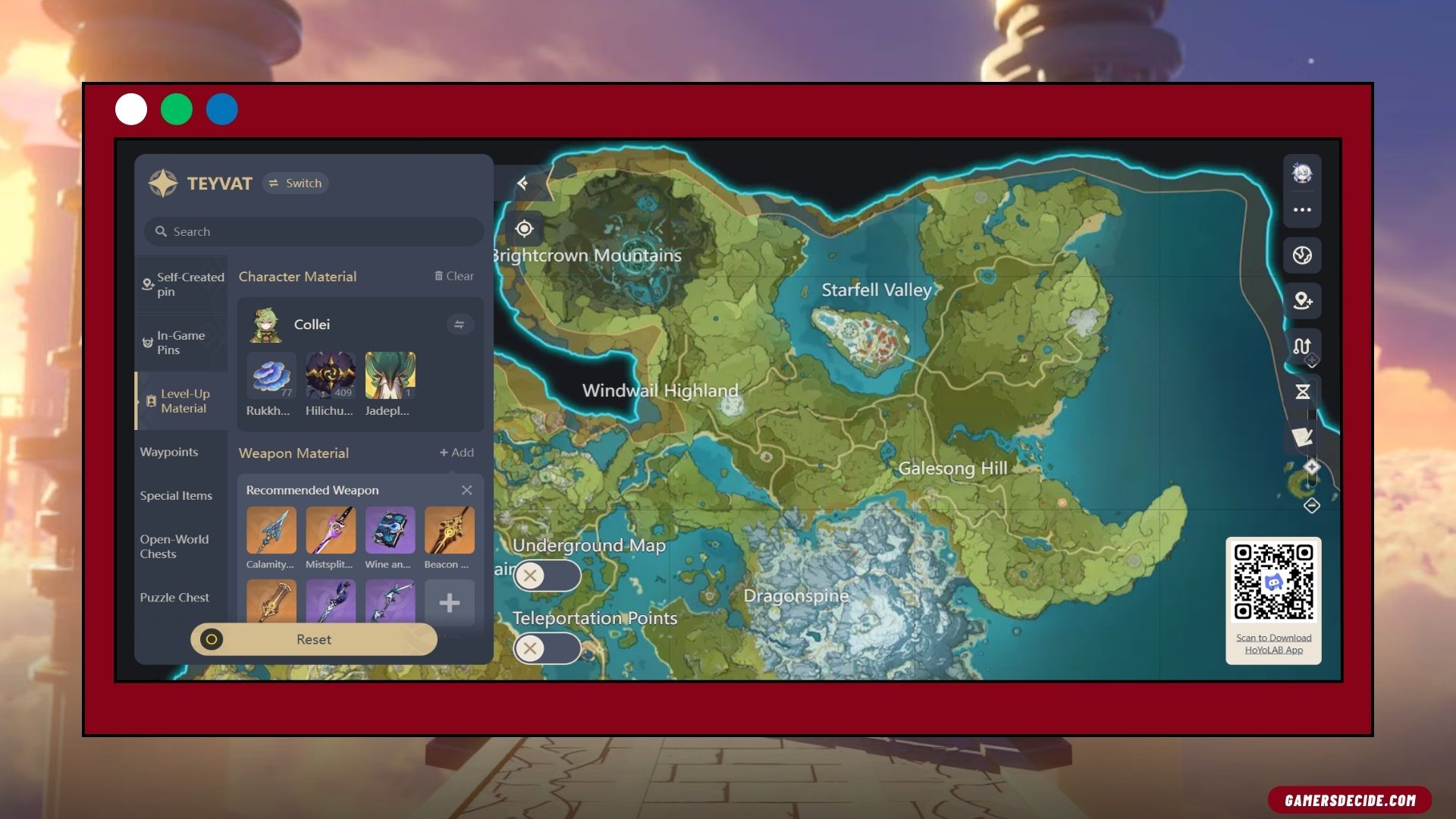Add a weapon material
The image size is (1456, 819).
[457, 453]
